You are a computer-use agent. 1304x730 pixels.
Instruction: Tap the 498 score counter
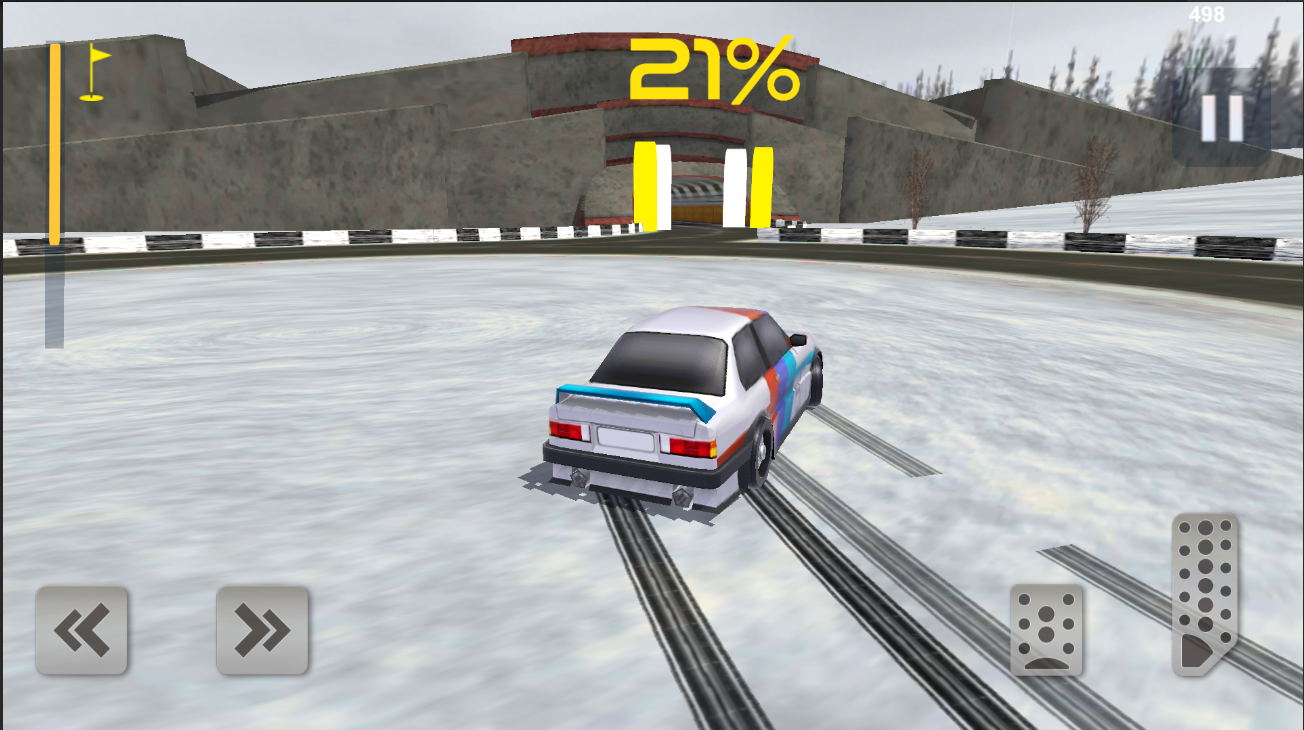1207,15
